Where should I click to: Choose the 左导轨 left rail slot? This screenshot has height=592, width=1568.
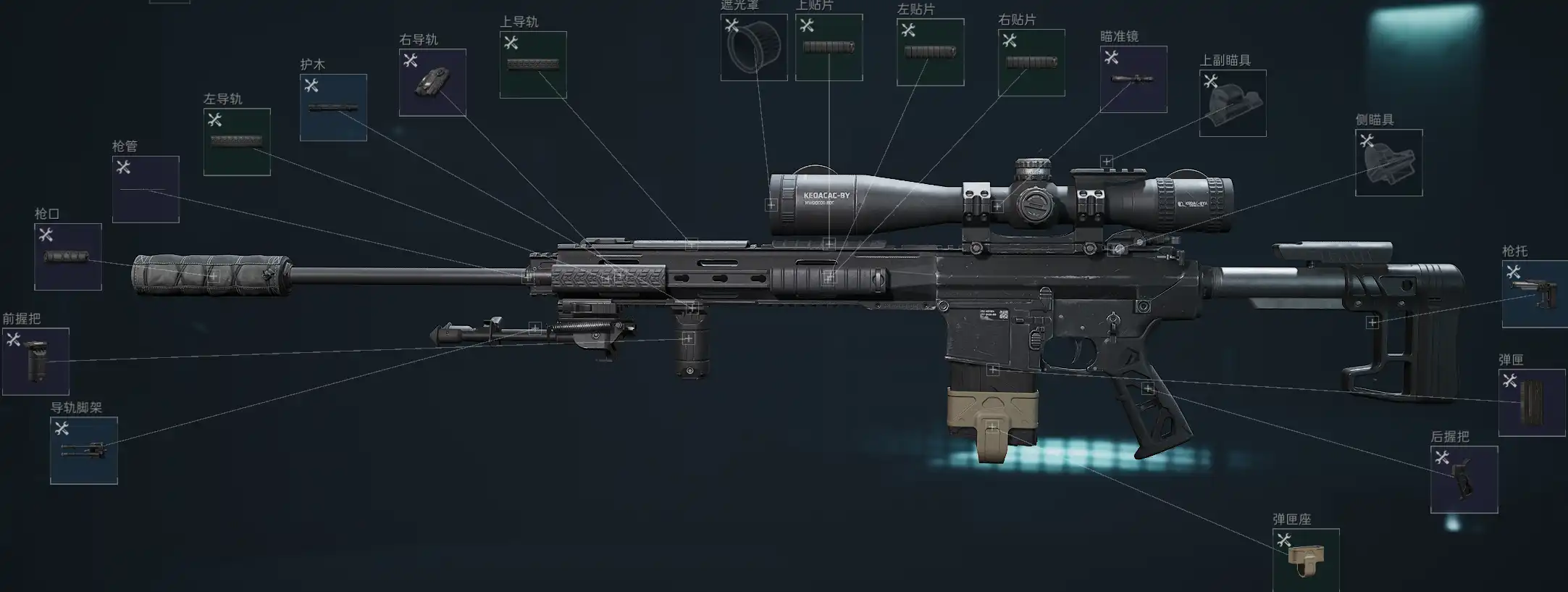click(237, 142)
